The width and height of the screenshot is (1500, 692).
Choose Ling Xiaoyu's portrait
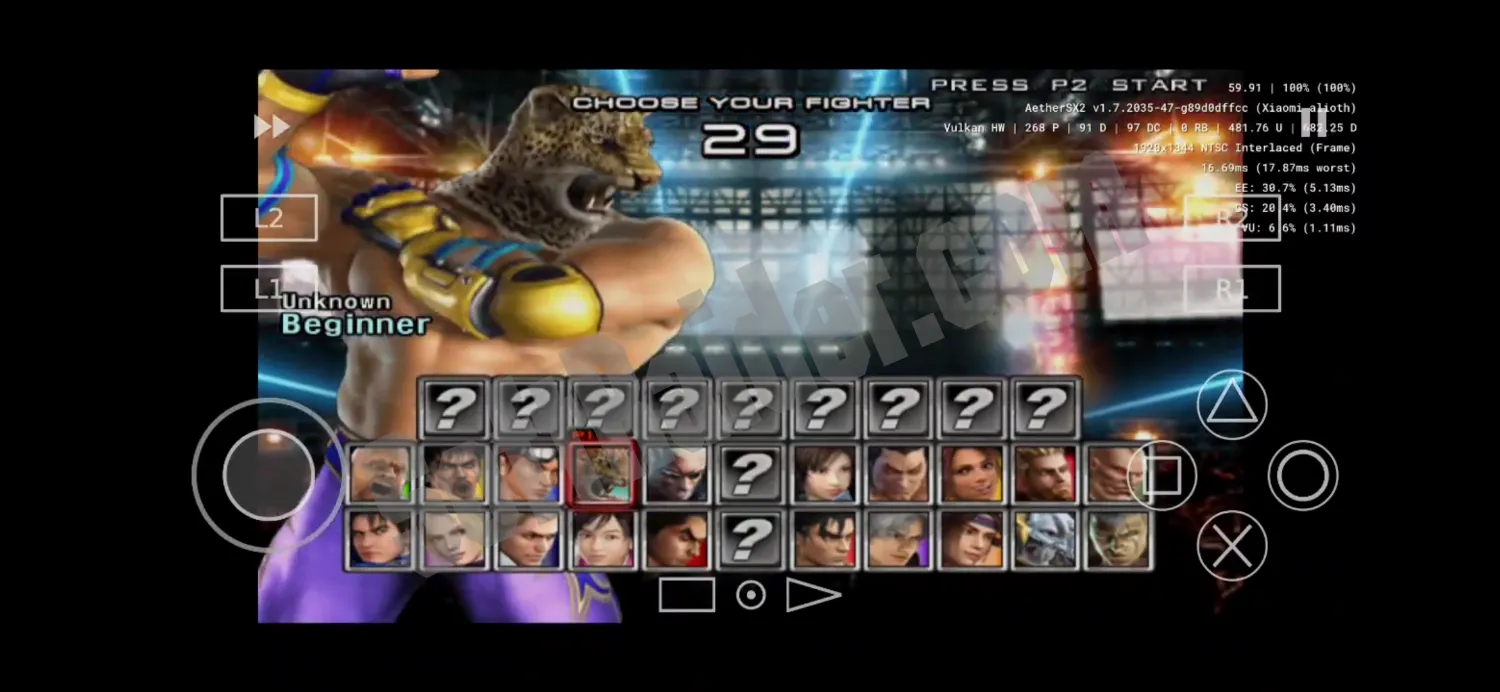pyautogui.click(x=602, y=540)
